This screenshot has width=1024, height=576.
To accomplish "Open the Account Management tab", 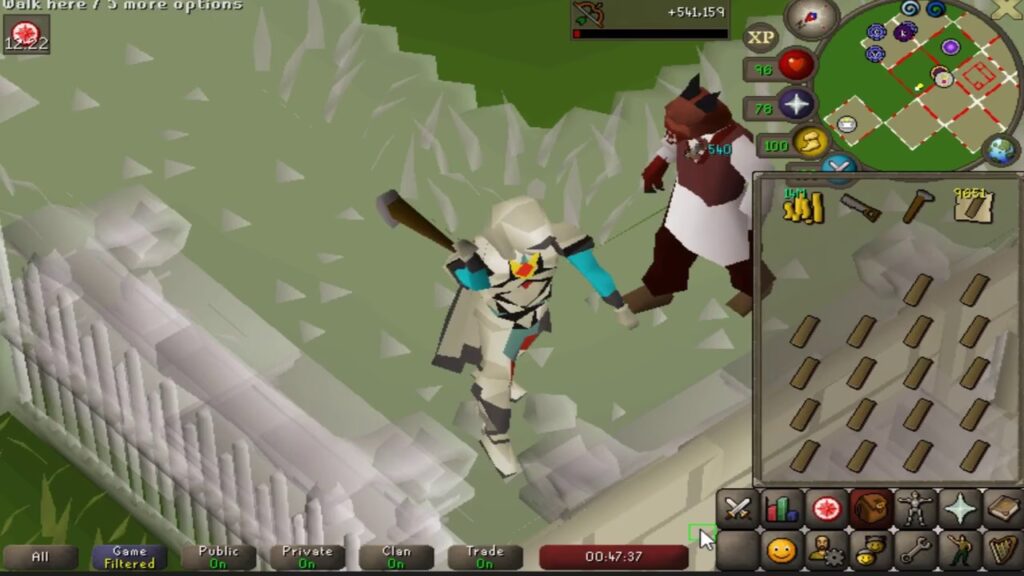I will click(826, 550).
